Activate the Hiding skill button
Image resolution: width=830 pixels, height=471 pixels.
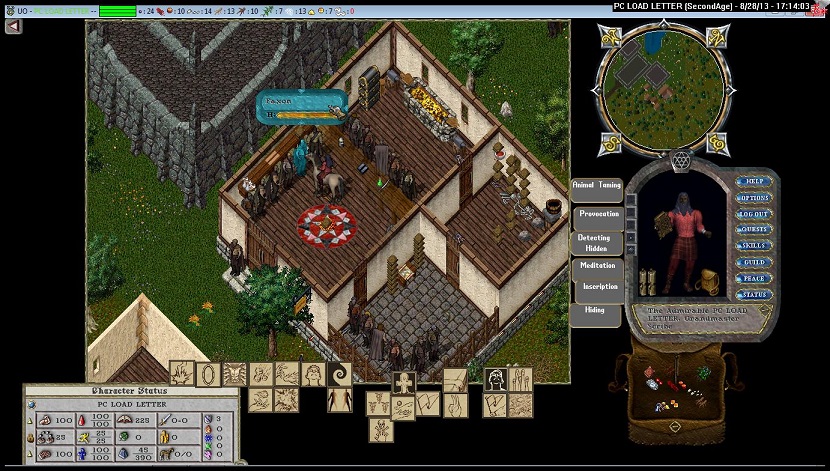595,311
